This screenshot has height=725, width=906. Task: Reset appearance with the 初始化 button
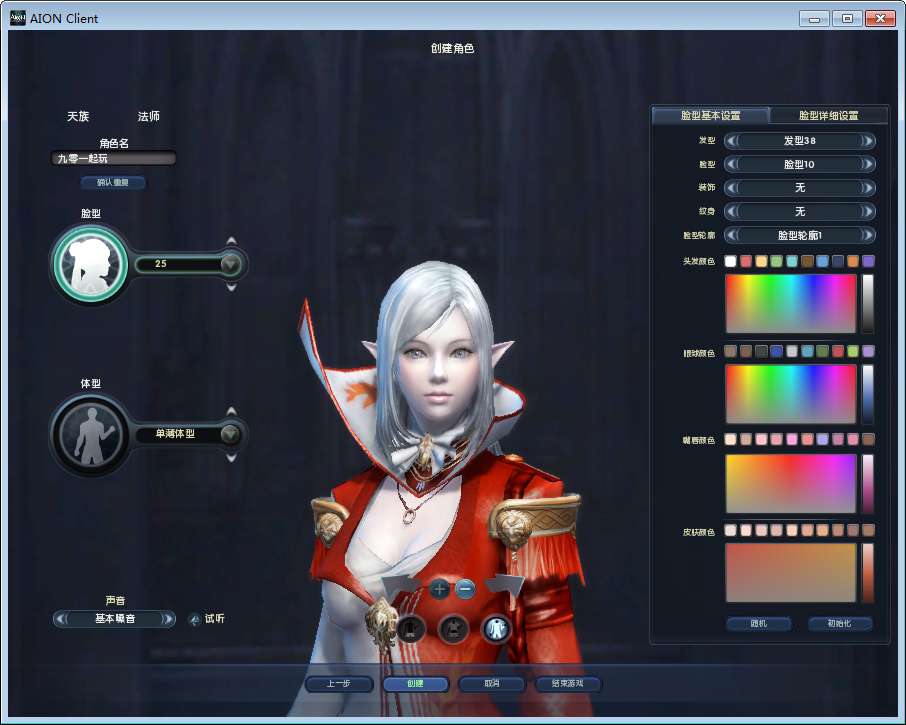840,624
